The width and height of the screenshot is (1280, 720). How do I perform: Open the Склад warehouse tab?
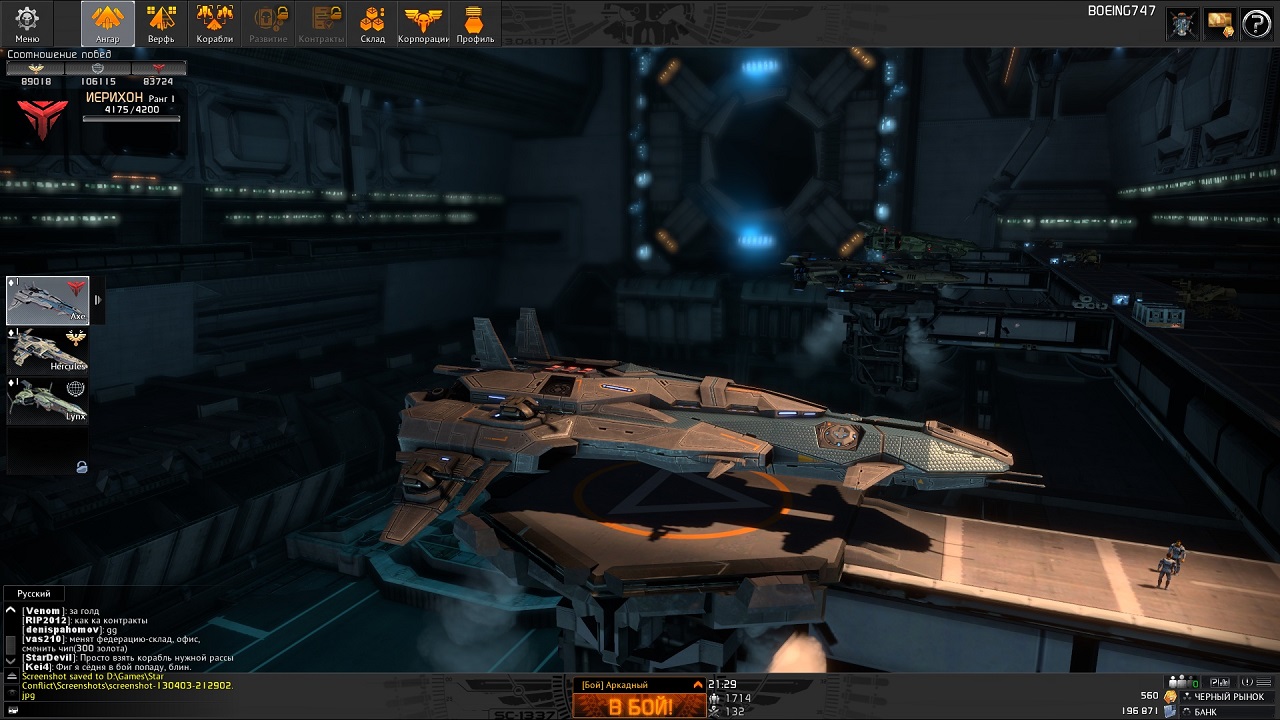372,23
